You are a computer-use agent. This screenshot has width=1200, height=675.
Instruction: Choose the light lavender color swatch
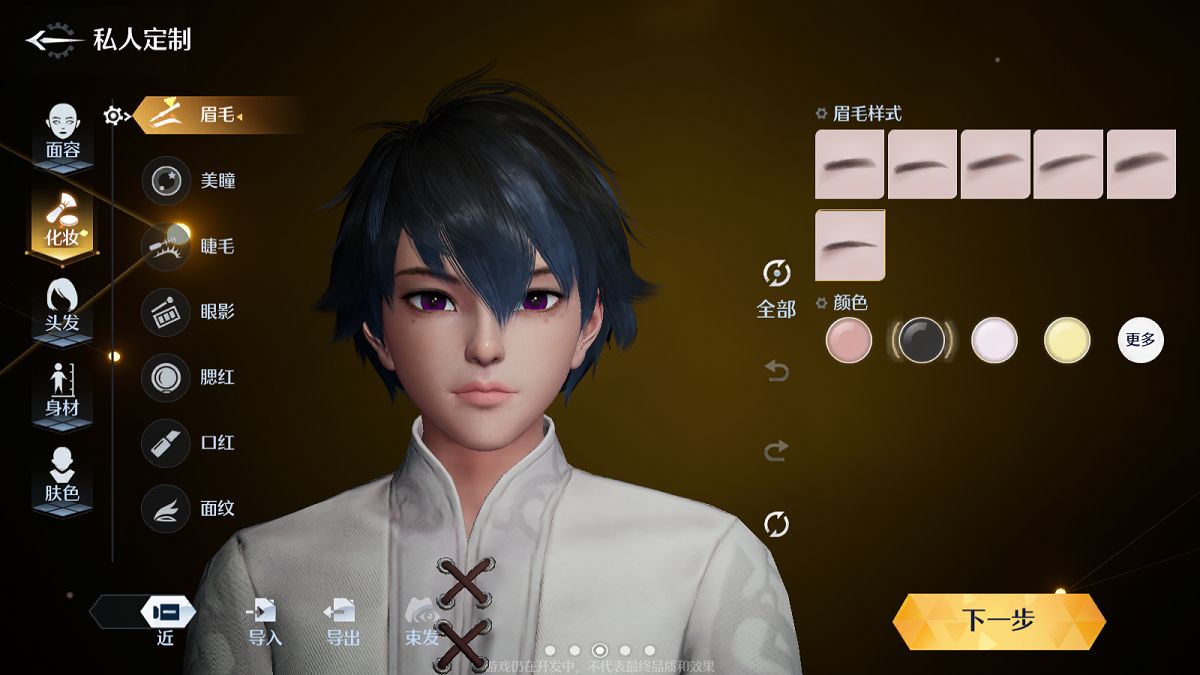tap(994, 340)
